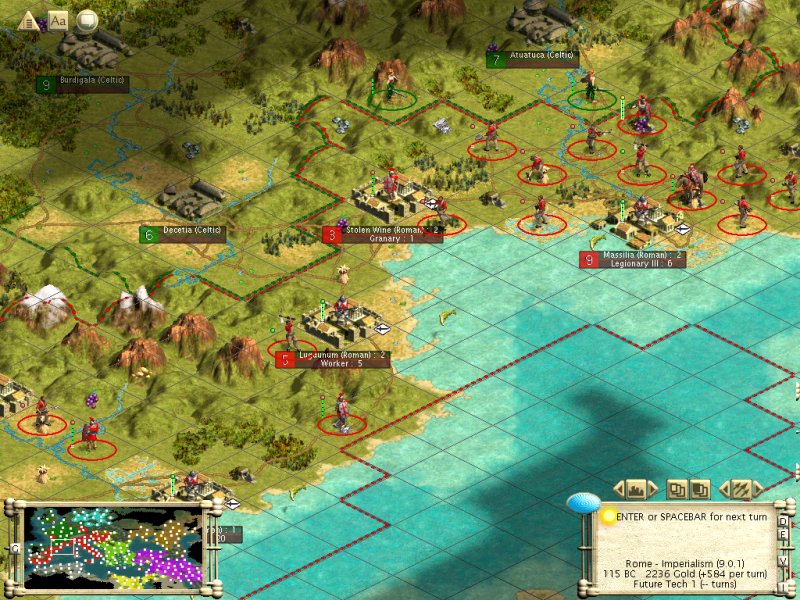Click the 'D' button on info panel
Screen dimensions: 800x600
click(x=783, y=522)
